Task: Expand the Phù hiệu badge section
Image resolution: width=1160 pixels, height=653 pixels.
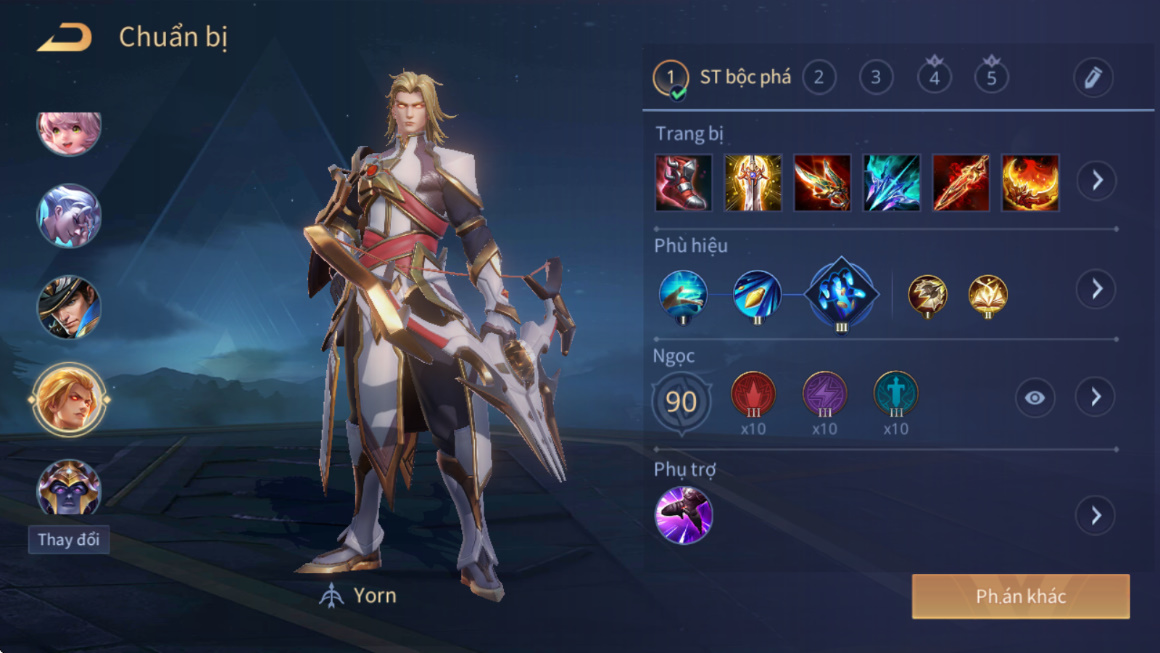Action: (1097, 289)
